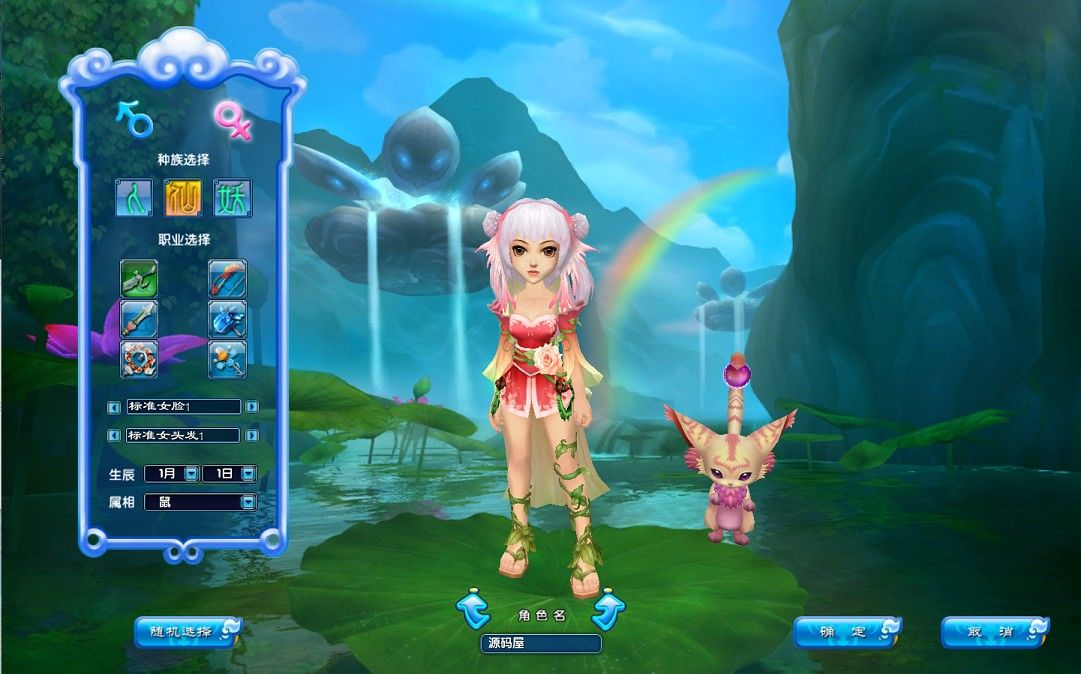Choose the 仙 (immortal) race
1081x674 pixels.
(183, 198)
